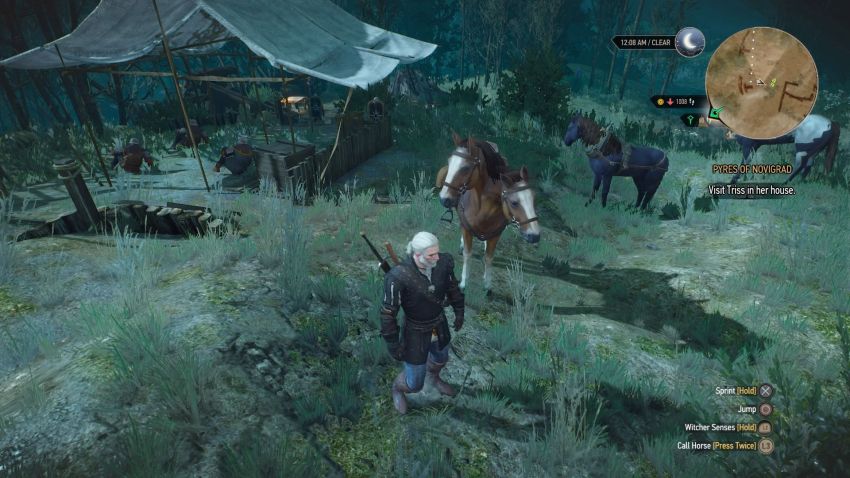Click the crescent moon time-of-day icon
This screenshot has height=478, width=850.
click(x=689, y=42)
